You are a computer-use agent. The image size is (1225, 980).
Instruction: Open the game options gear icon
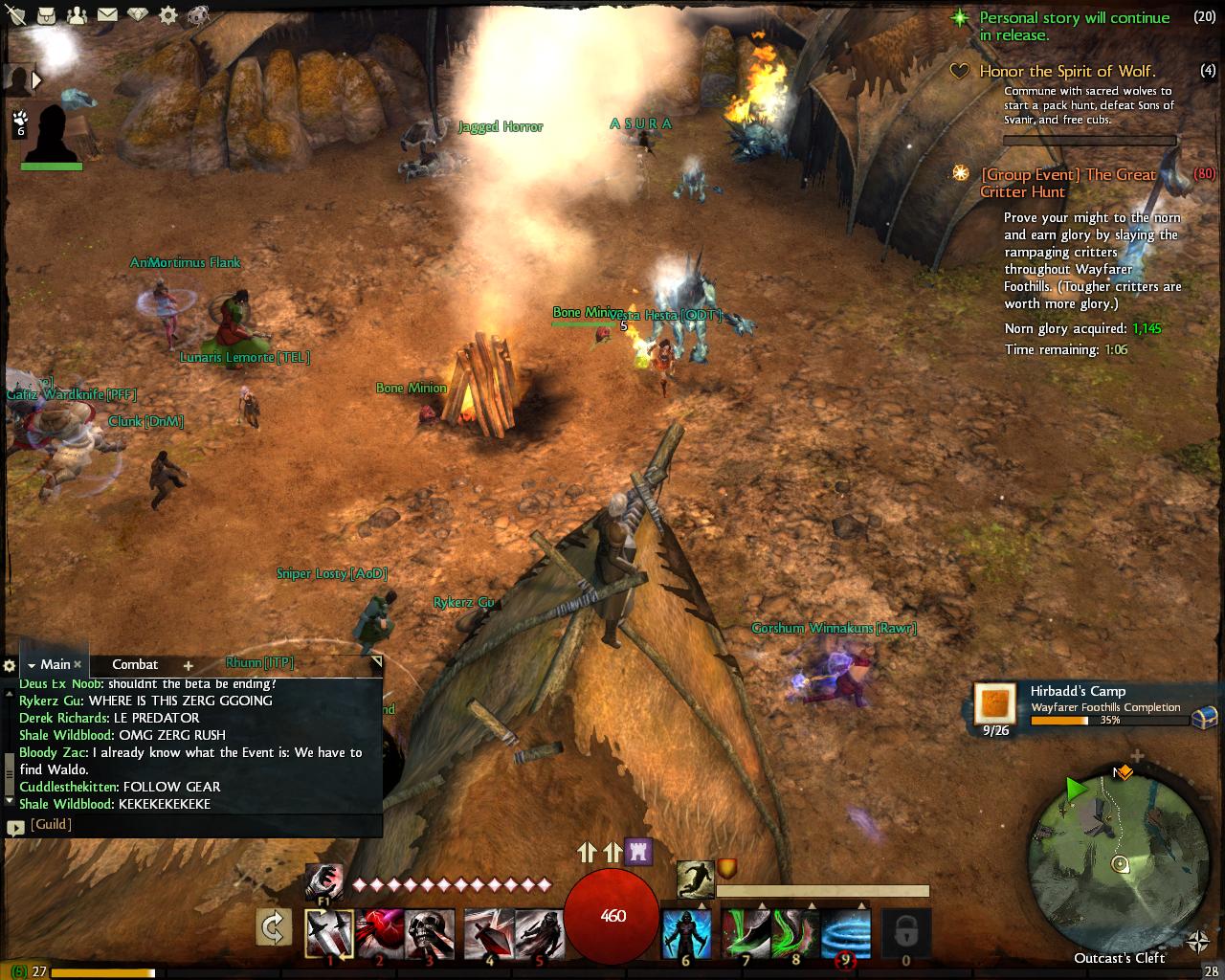point(168,15)
